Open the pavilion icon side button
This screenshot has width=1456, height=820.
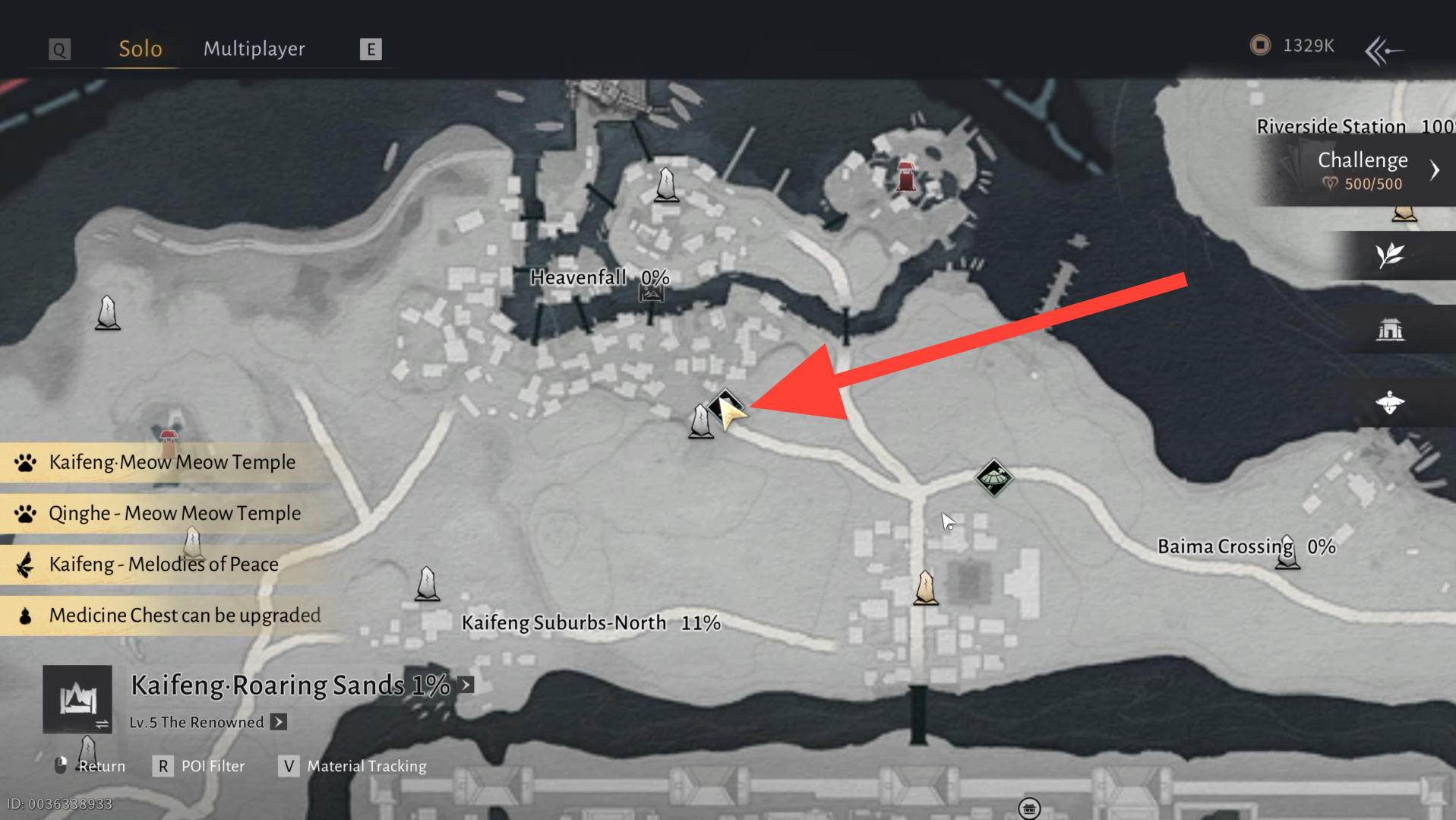tap(1390, 329)
